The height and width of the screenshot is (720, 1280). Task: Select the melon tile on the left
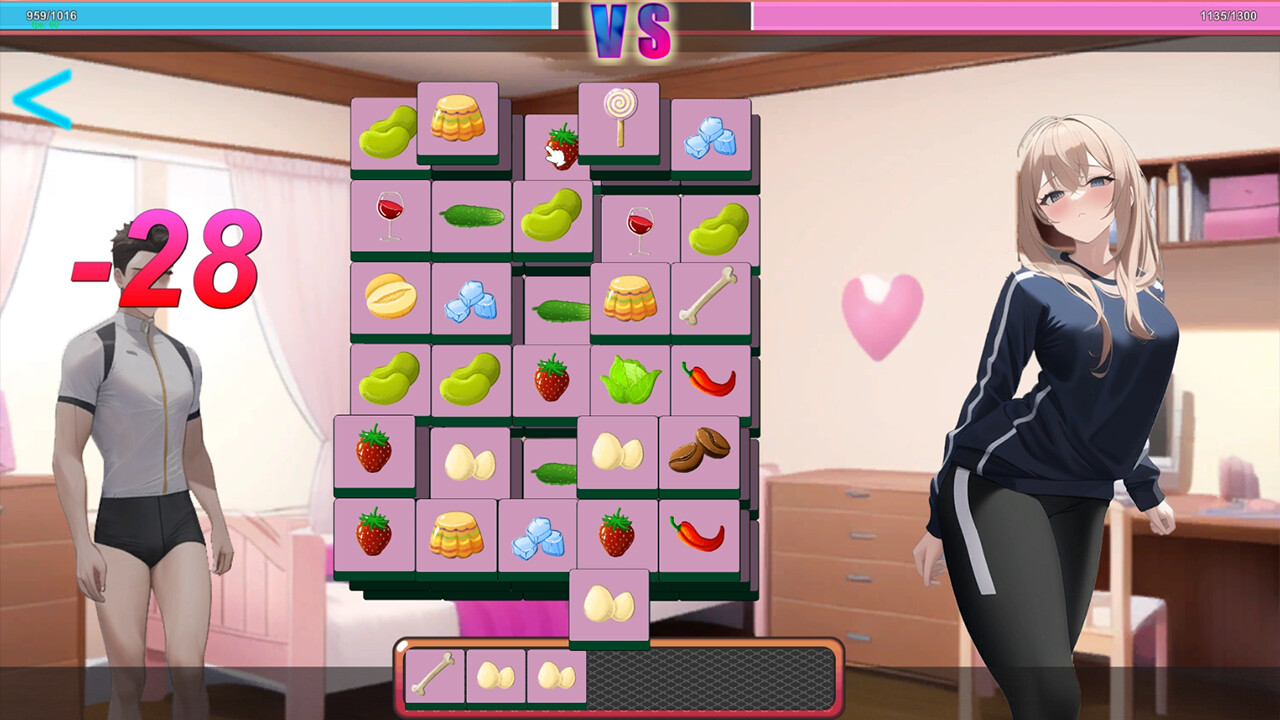coord(390,295)
